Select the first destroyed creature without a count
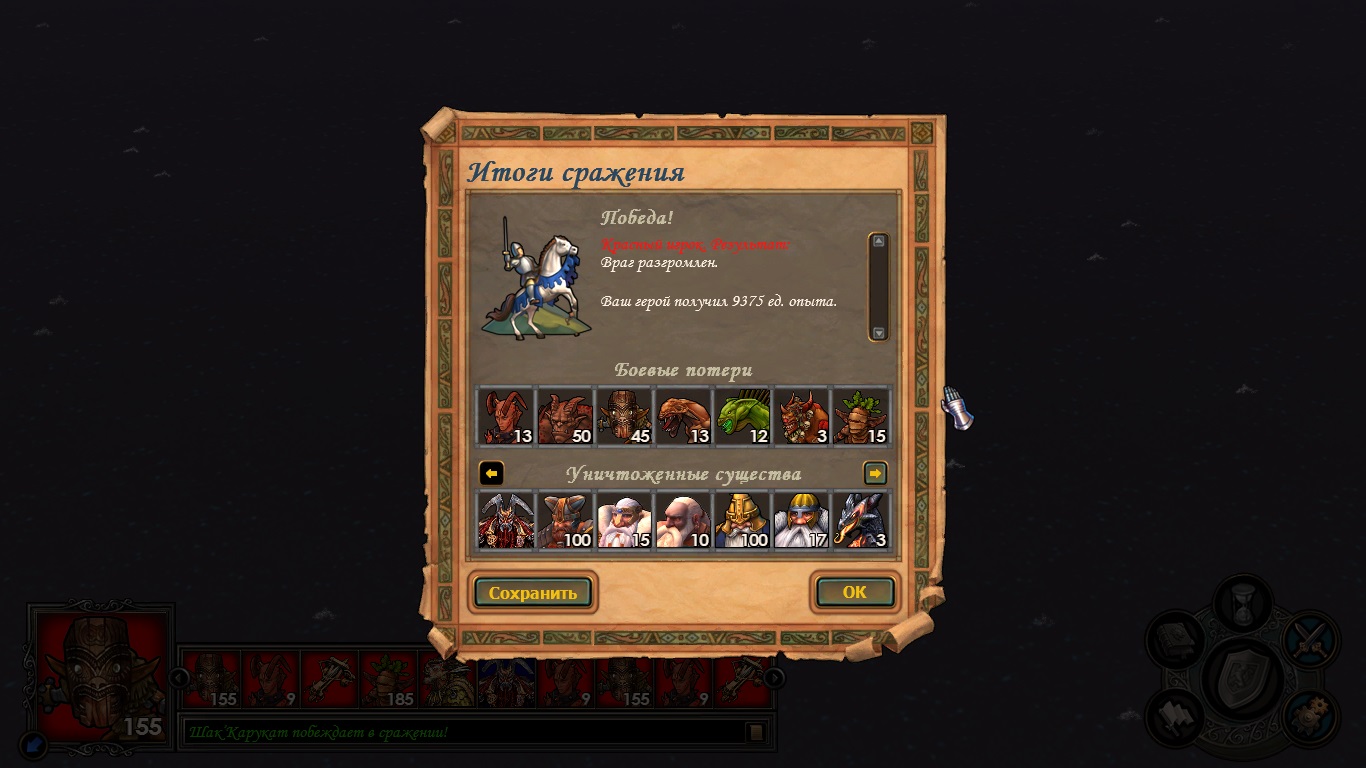The width and height of the screenshot is (1366, 768). click(x=506, y=520)
